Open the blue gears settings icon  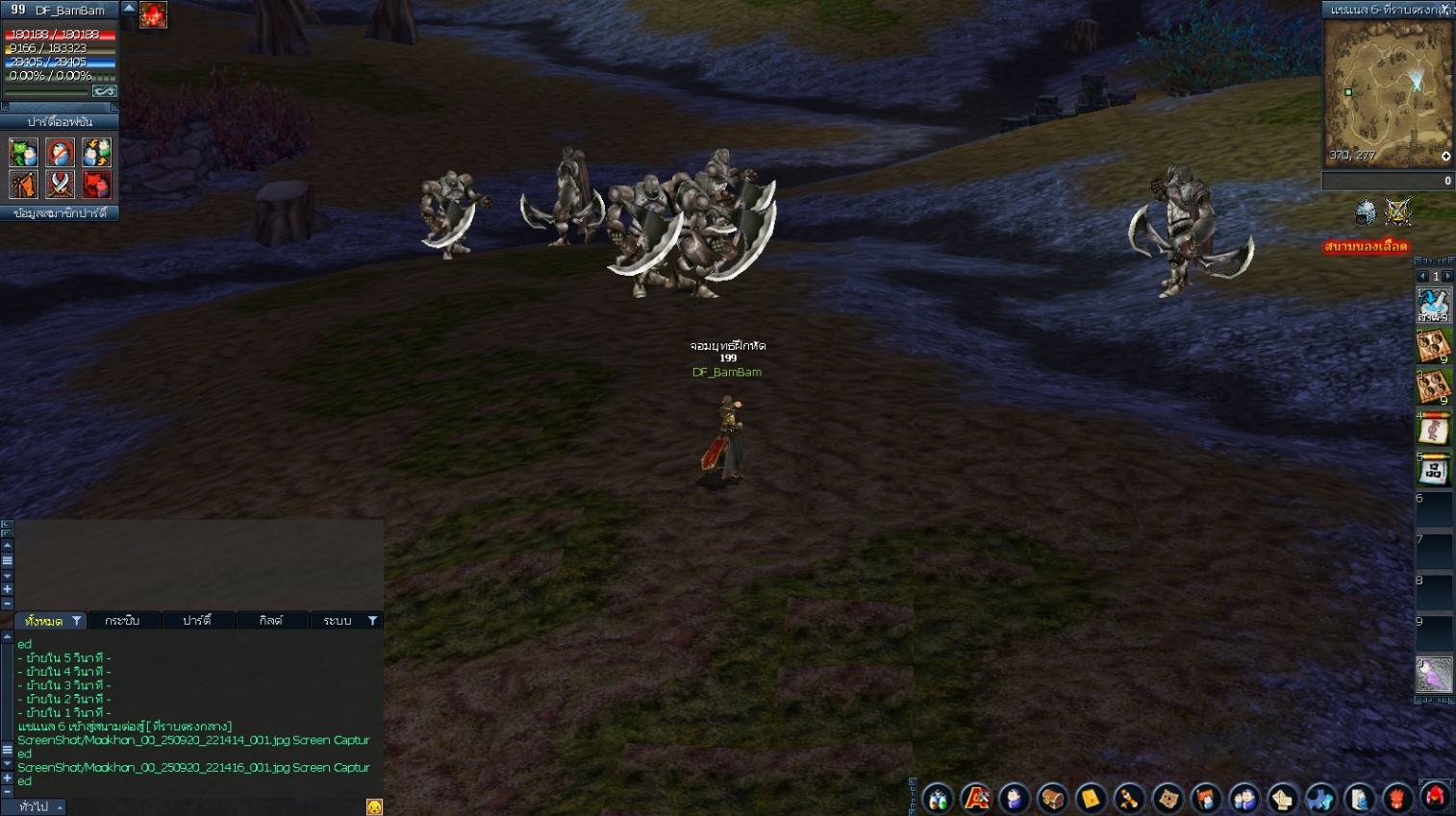1320,799
